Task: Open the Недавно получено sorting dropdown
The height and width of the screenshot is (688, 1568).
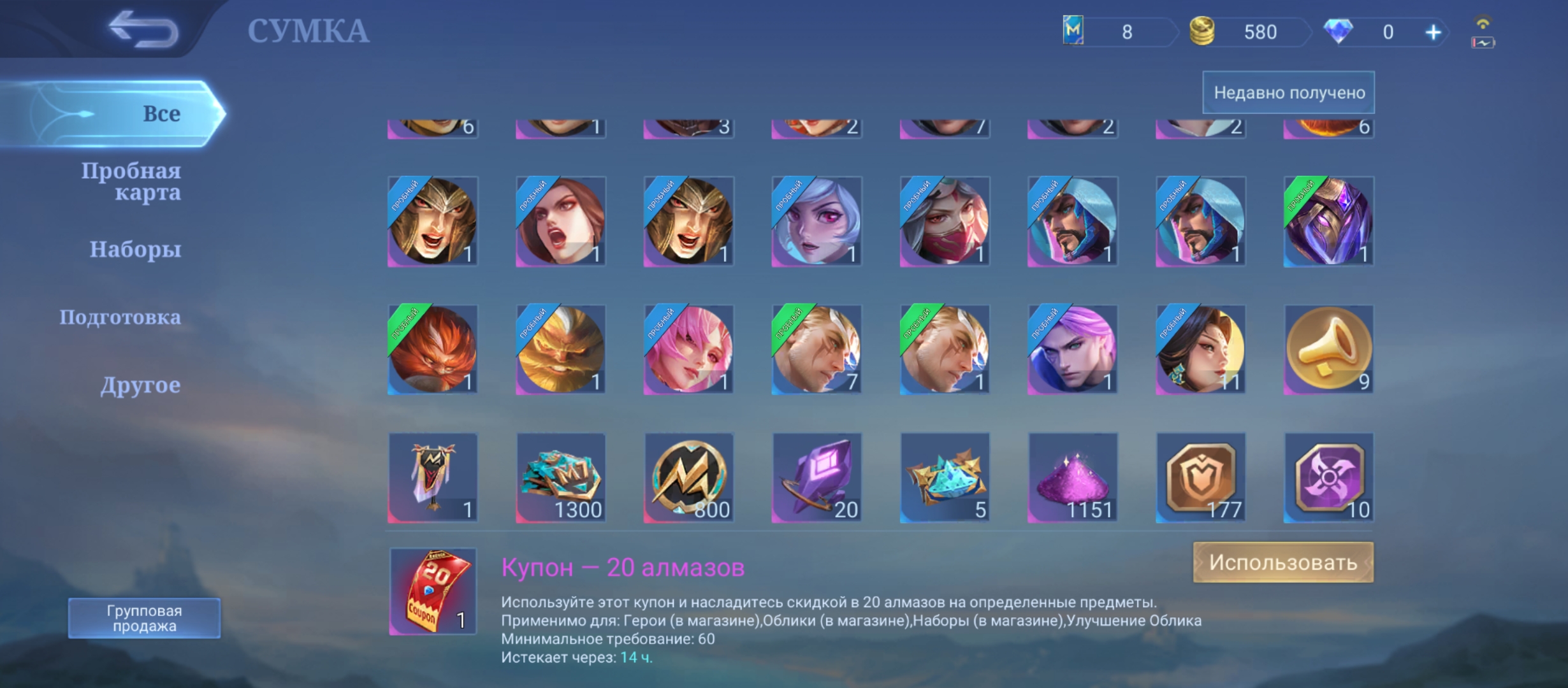Action: click(x=1288, y=93)
